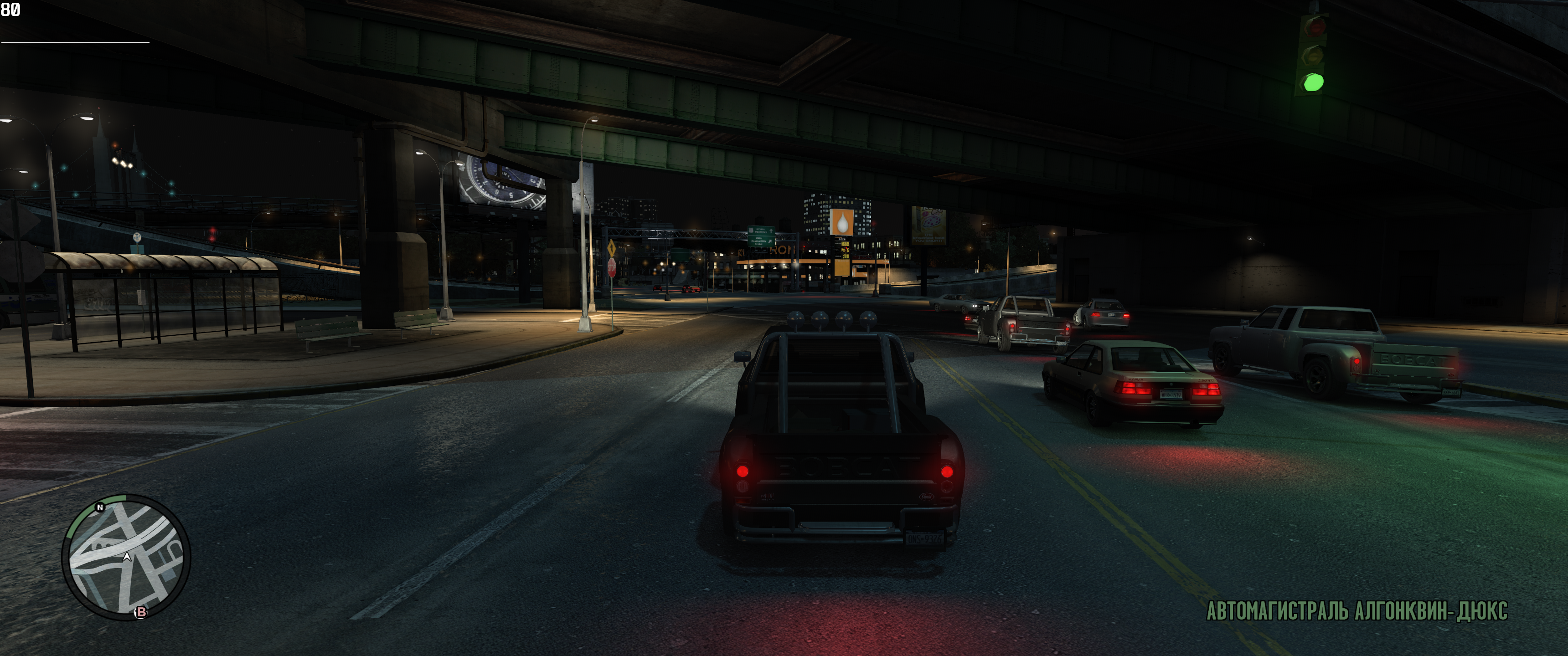
Task: Select the B blip on the minimap
Action: point(140,611)
